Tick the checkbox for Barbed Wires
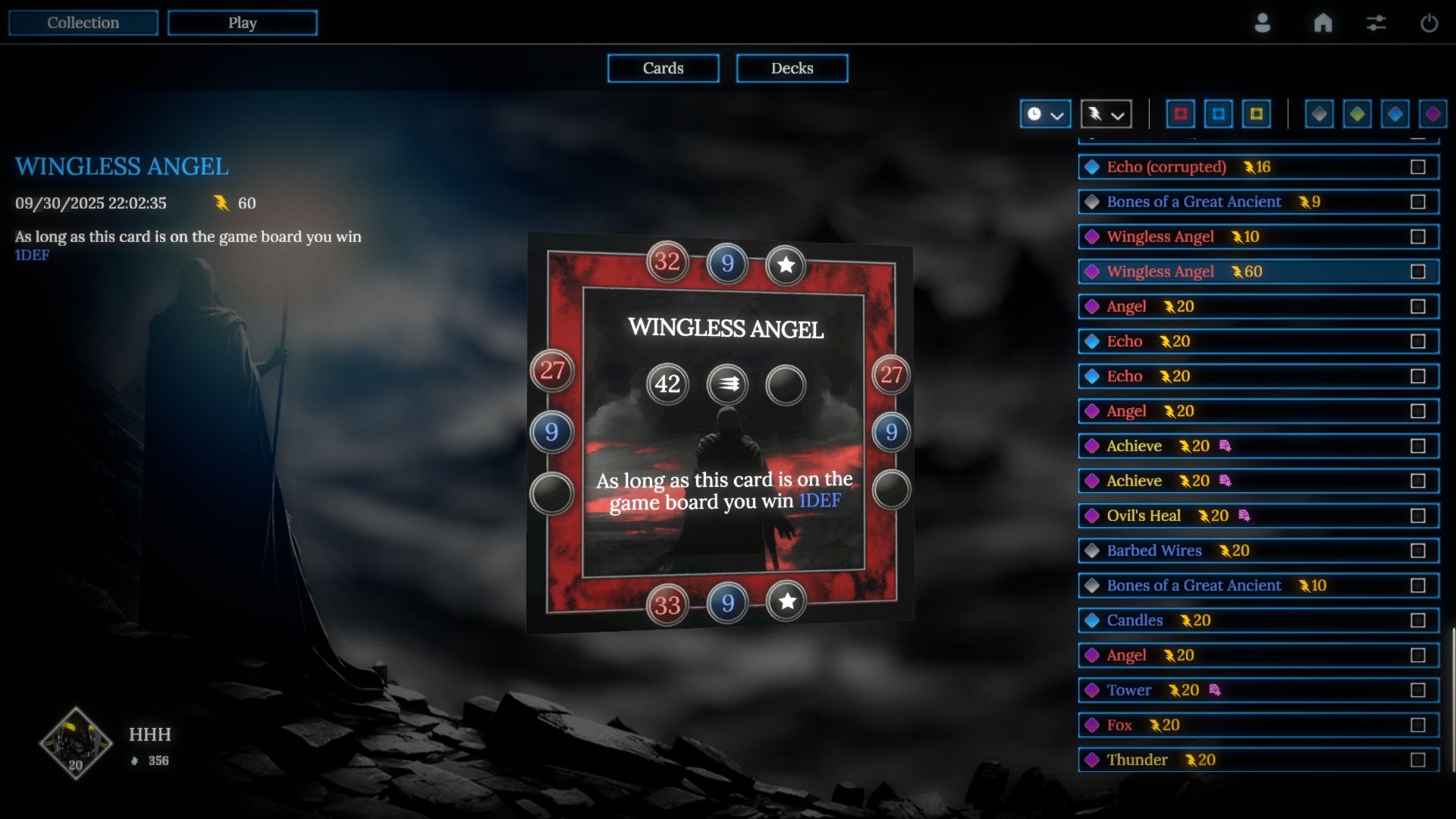The height and width of the screenshot is (819, 1456). coord(1418,551)
